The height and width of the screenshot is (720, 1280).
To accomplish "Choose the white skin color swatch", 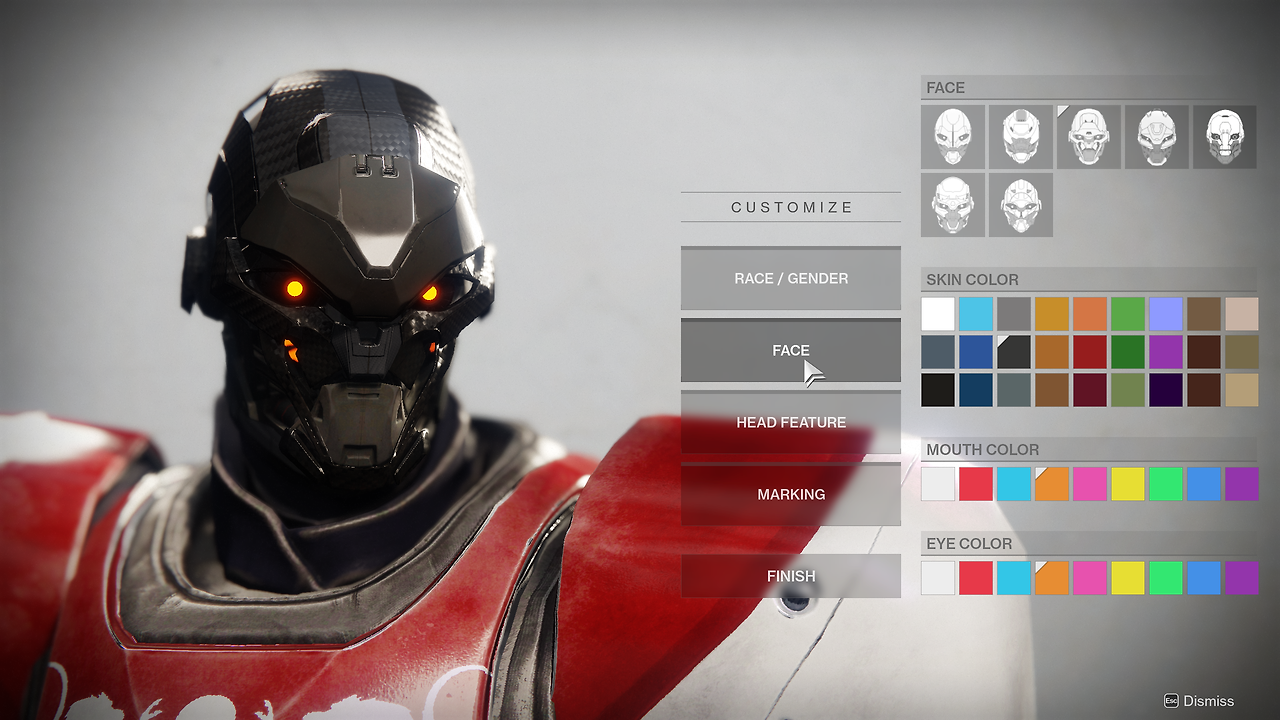I will 938,314.
